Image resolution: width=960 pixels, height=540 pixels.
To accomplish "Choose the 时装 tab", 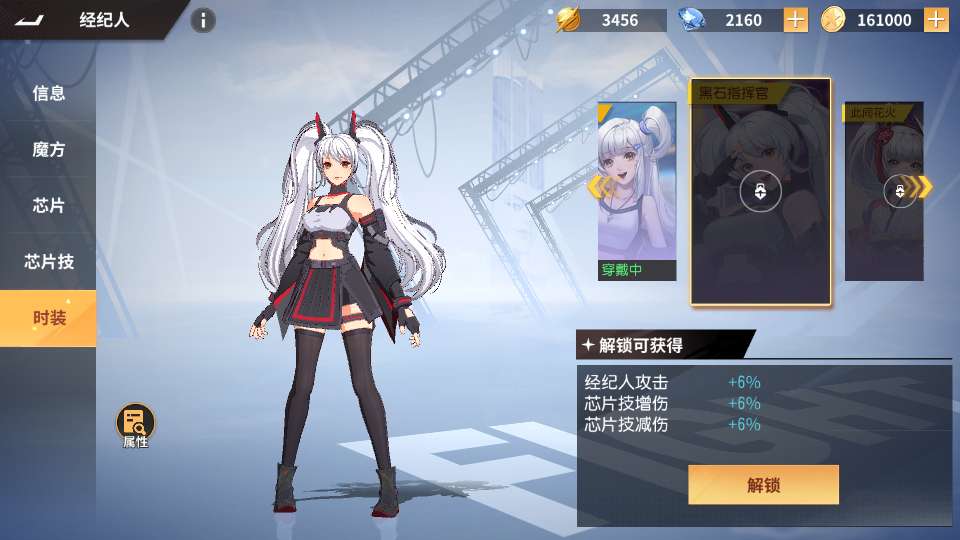I will [x=48, y=318].
